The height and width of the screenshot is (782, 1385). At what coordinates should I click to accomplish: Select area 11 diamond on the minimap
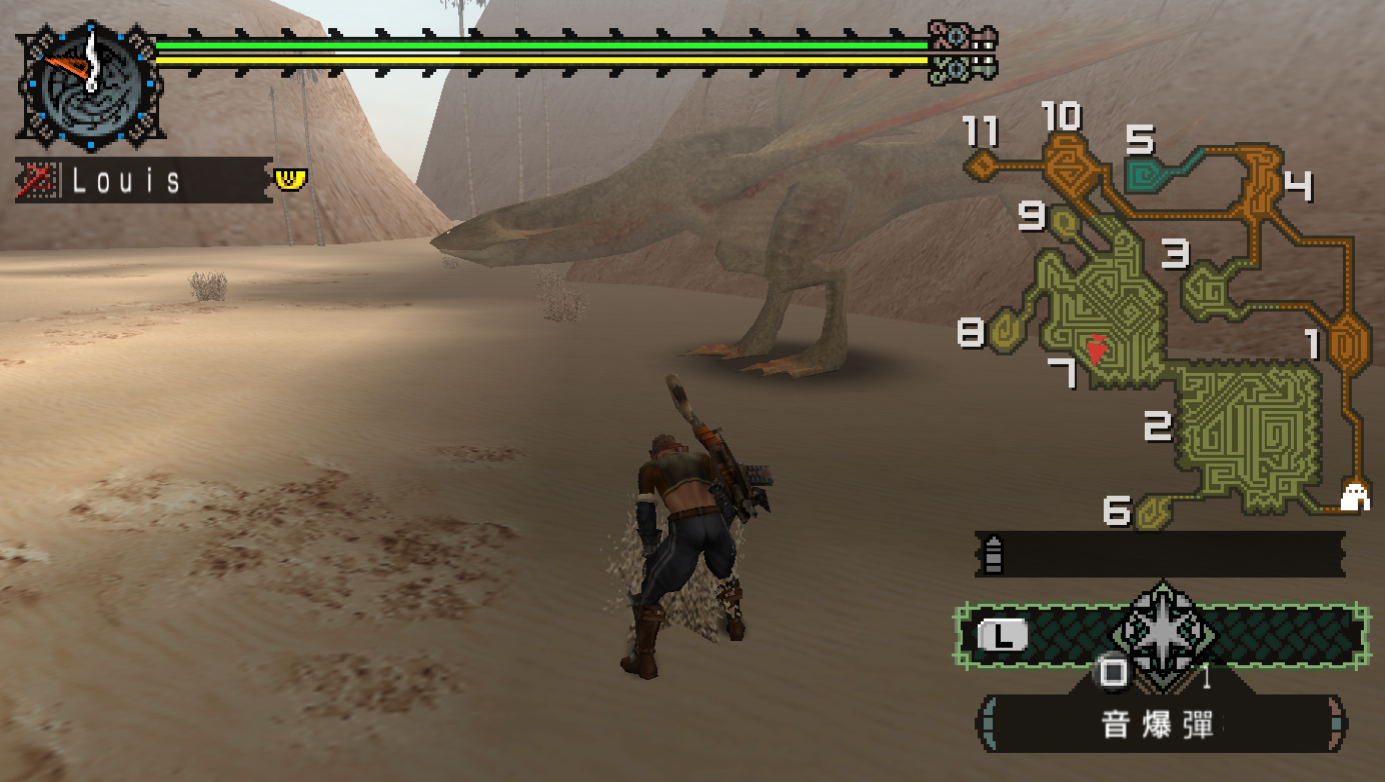[983, 163]
